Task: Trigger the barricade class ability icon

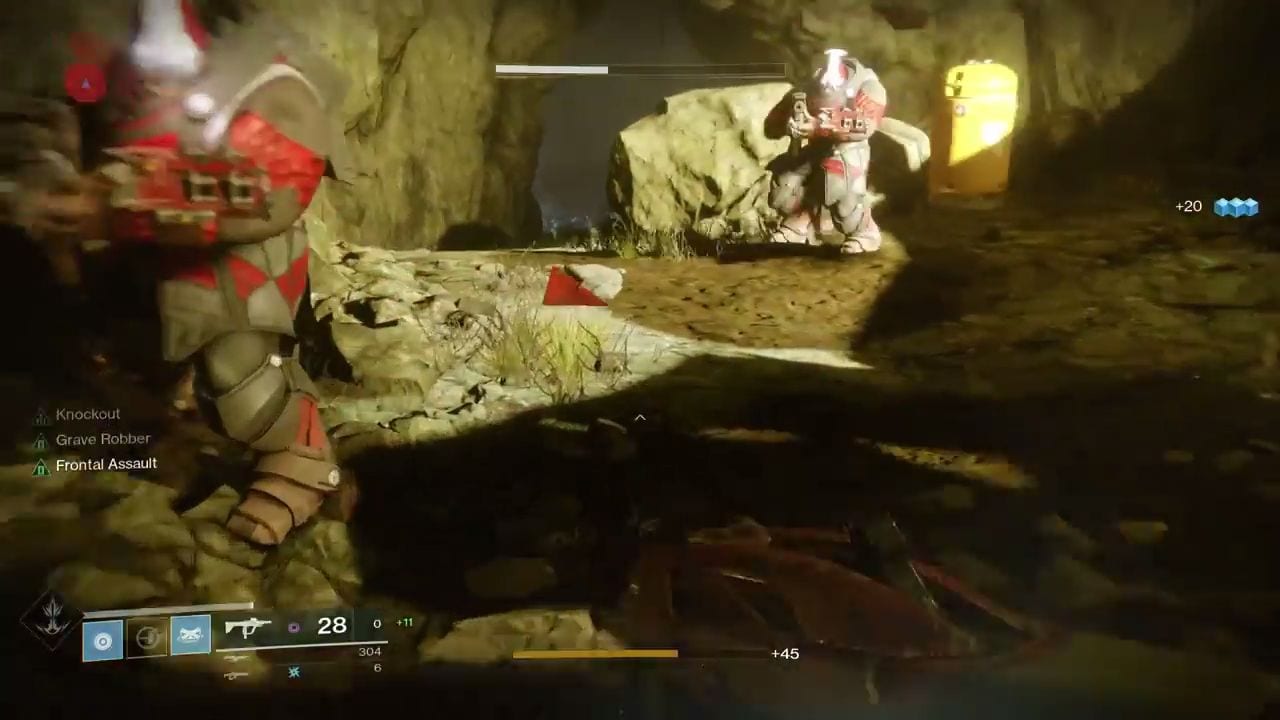Action: 190,635
